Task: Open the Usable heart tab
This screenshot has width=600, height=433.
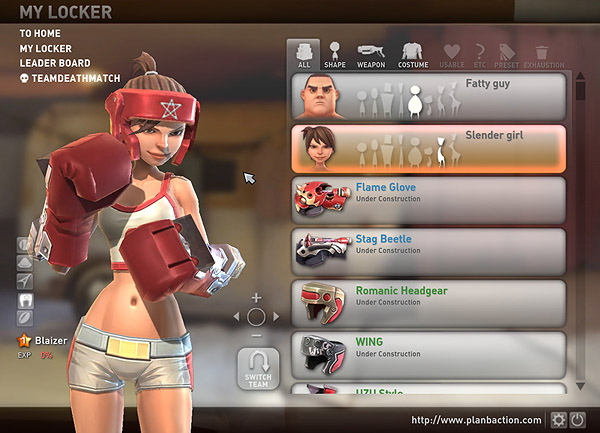Action: 453,54
